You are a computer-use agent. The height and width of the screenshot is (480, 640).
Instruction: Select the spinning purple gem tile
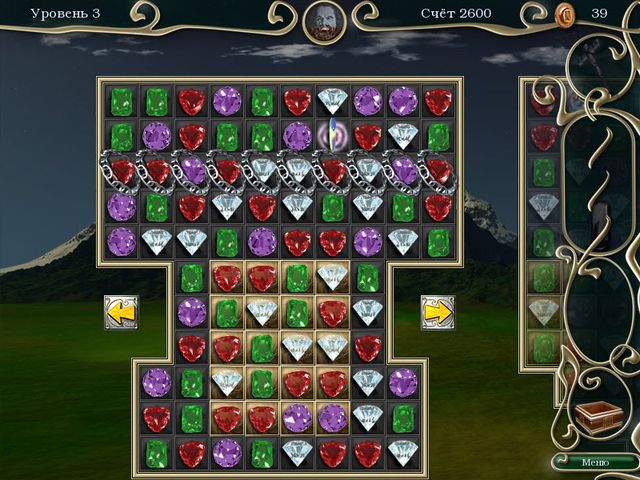pos(332,135)
